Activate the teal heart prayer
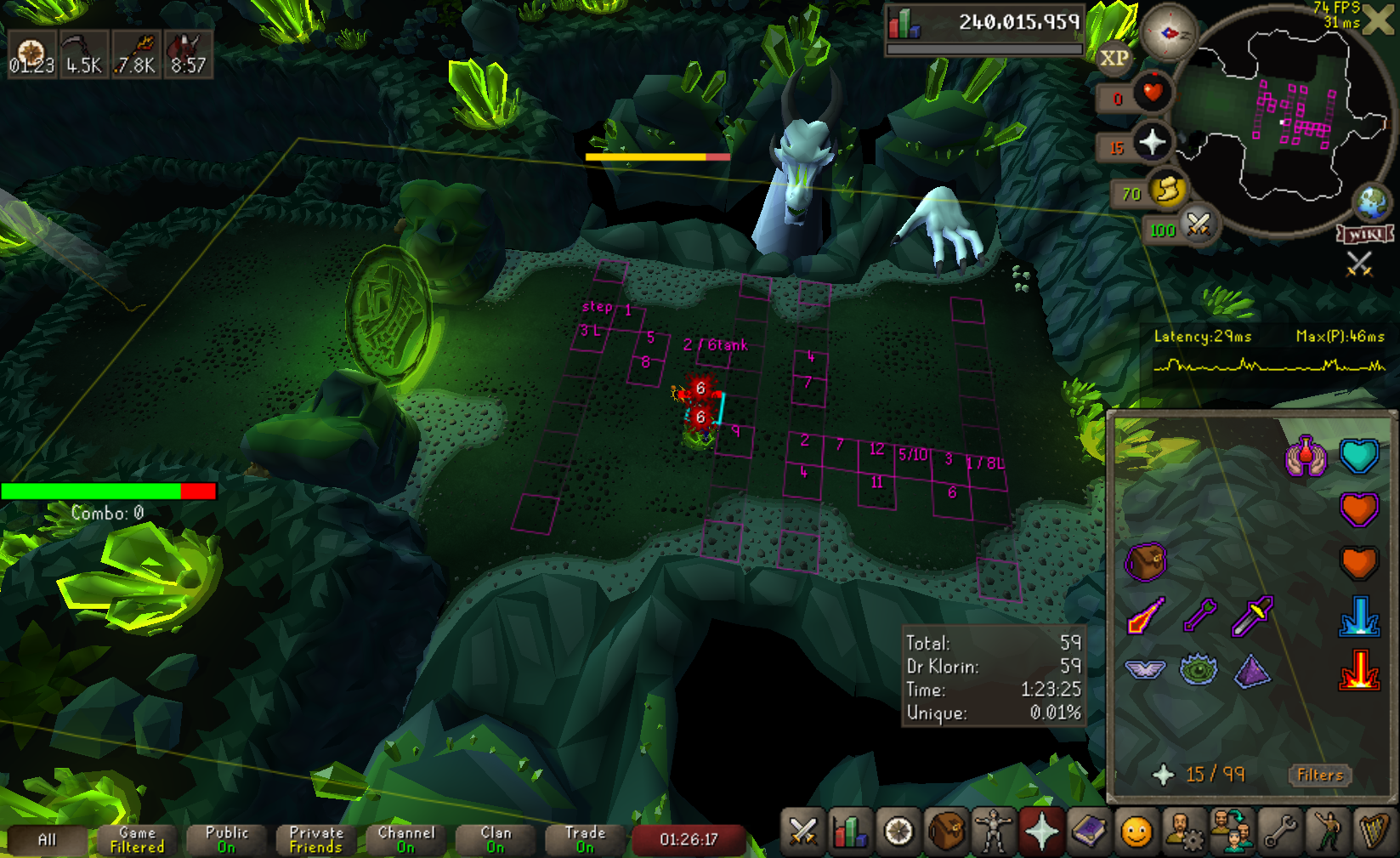Image resolution: width=1400 pixels, height=858 pixels. pyautogui.click(x=1358, y=457)
